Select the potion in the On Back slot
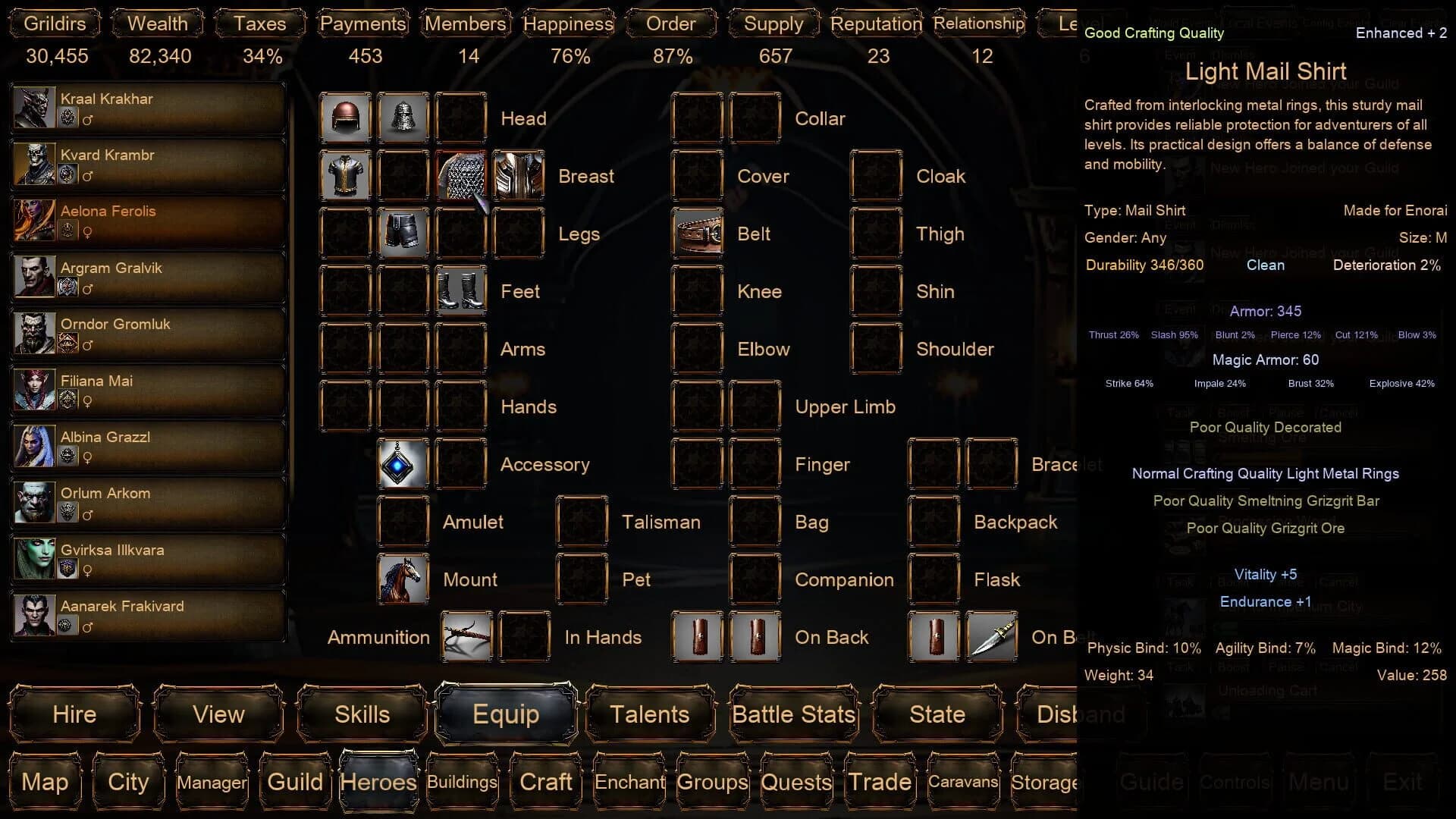 tap(697, 637)
